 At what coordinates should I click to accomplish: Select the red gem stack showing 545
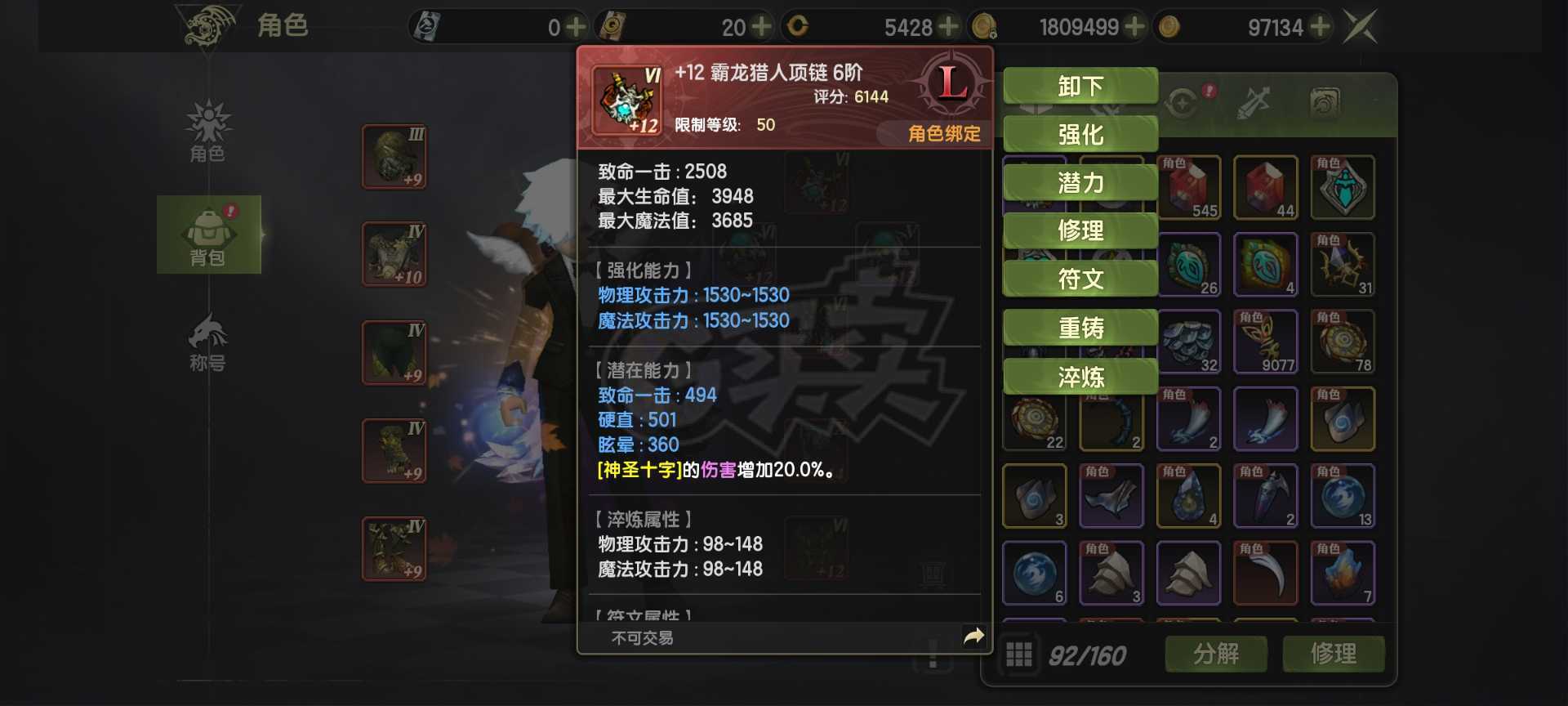click(1189, 187)
